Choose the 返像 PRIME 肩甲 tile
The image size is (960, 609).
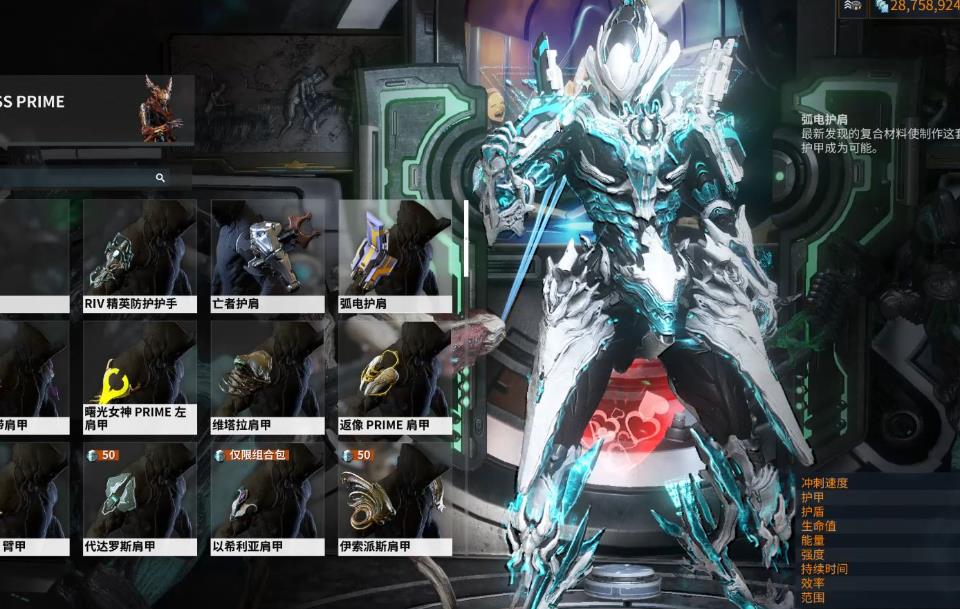pos(394,377)
